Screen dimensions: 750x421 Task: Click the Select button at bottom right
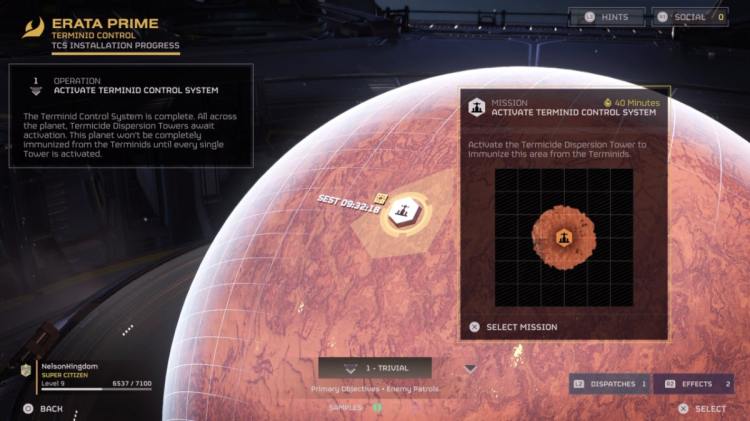702,408
